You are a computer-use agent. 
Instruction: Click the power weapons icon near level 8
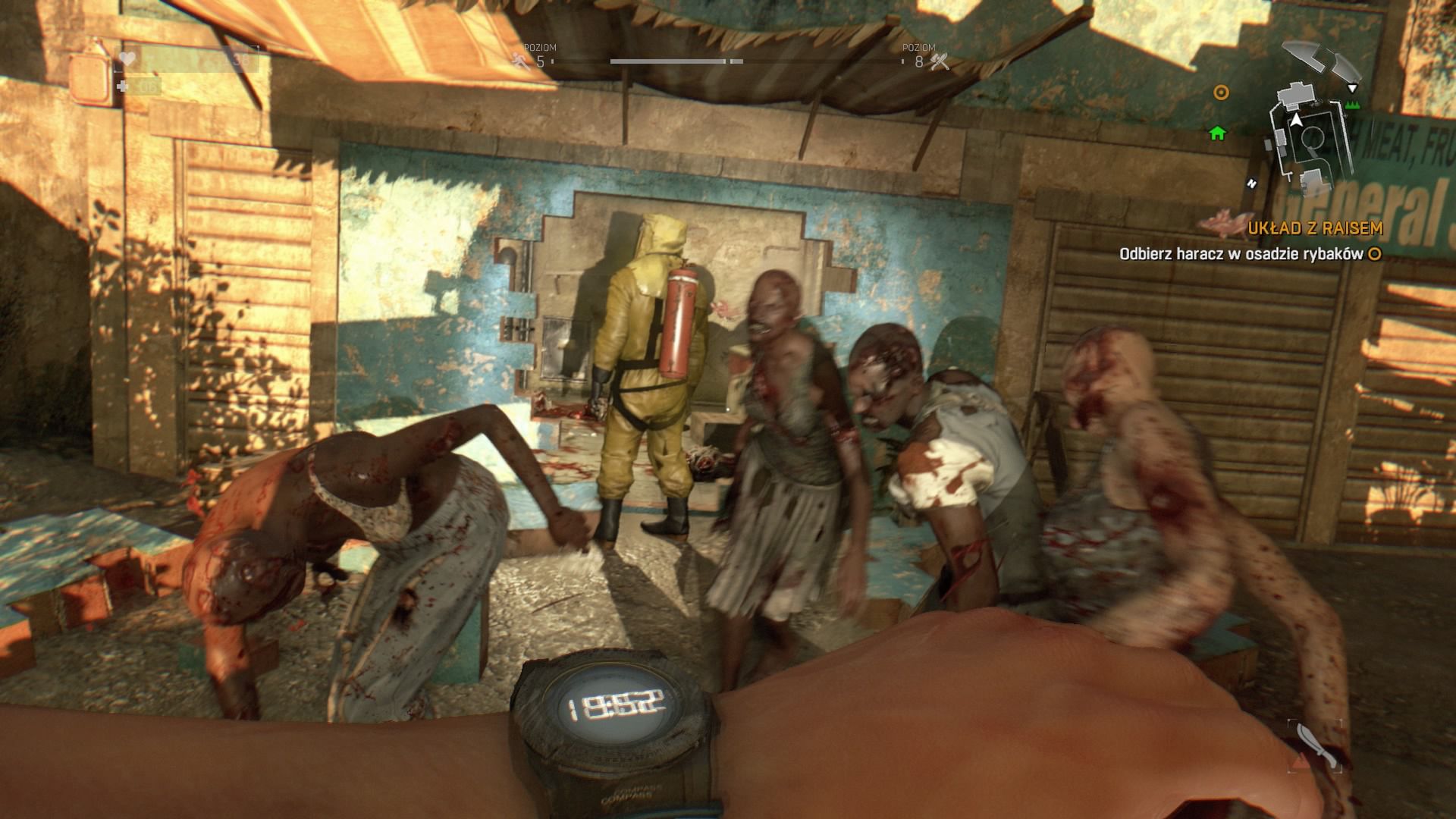click(939, 62)
